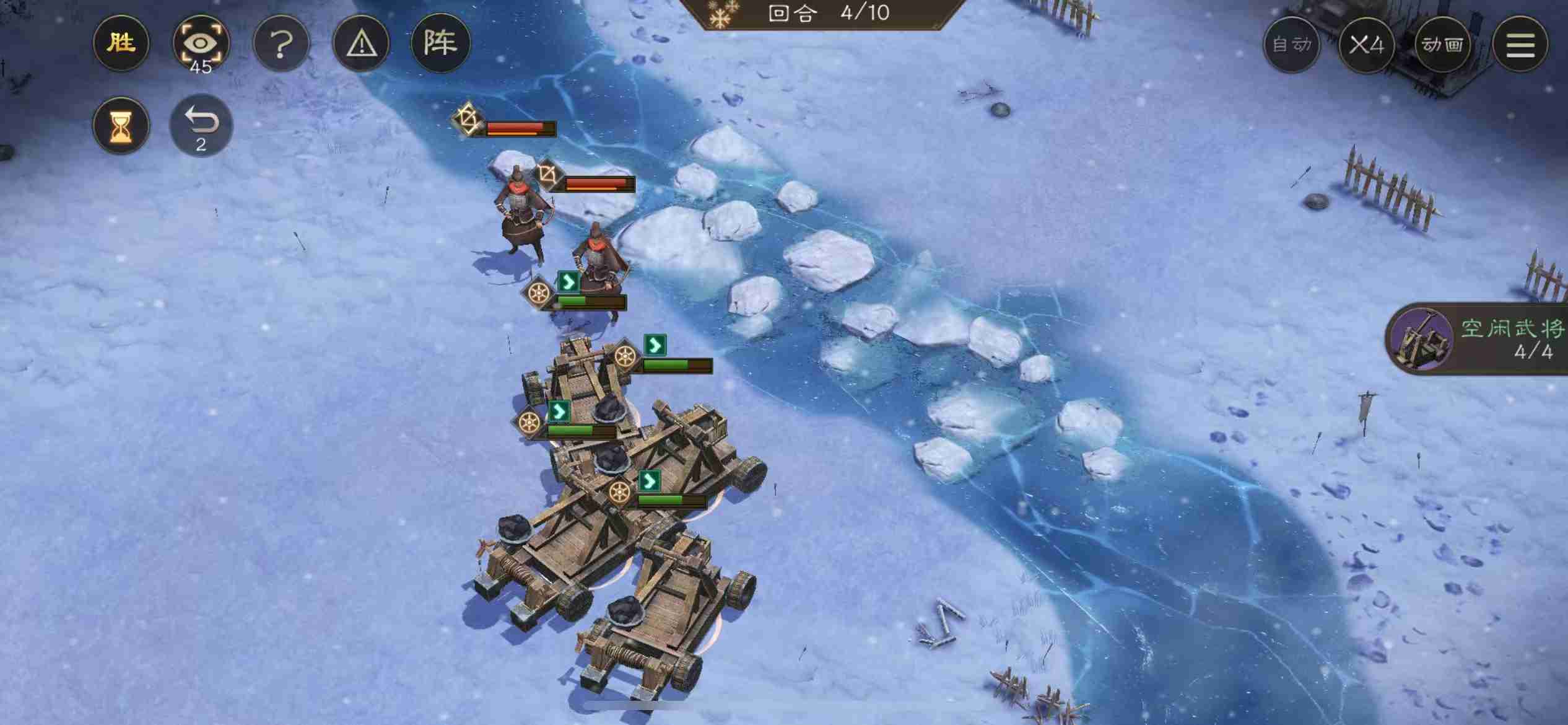Click the hourglass wait icon
The image size is (1568, 725).
pyautogui.click(x=121, y=125)
